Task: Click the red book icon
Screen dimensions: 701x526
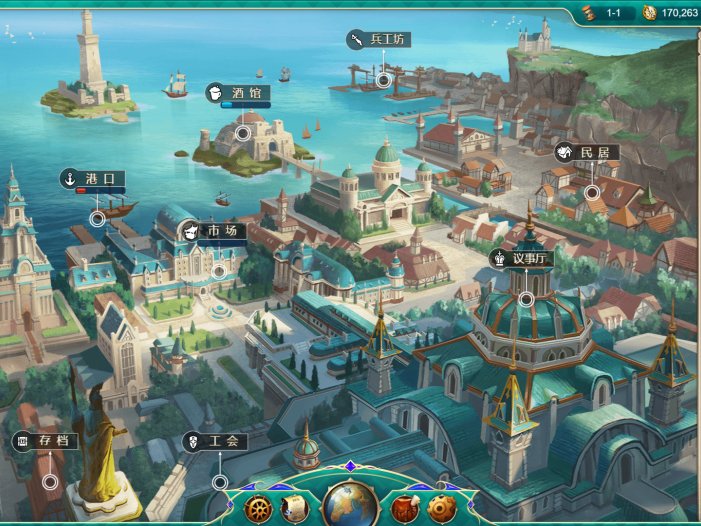Action: [405, 507]
